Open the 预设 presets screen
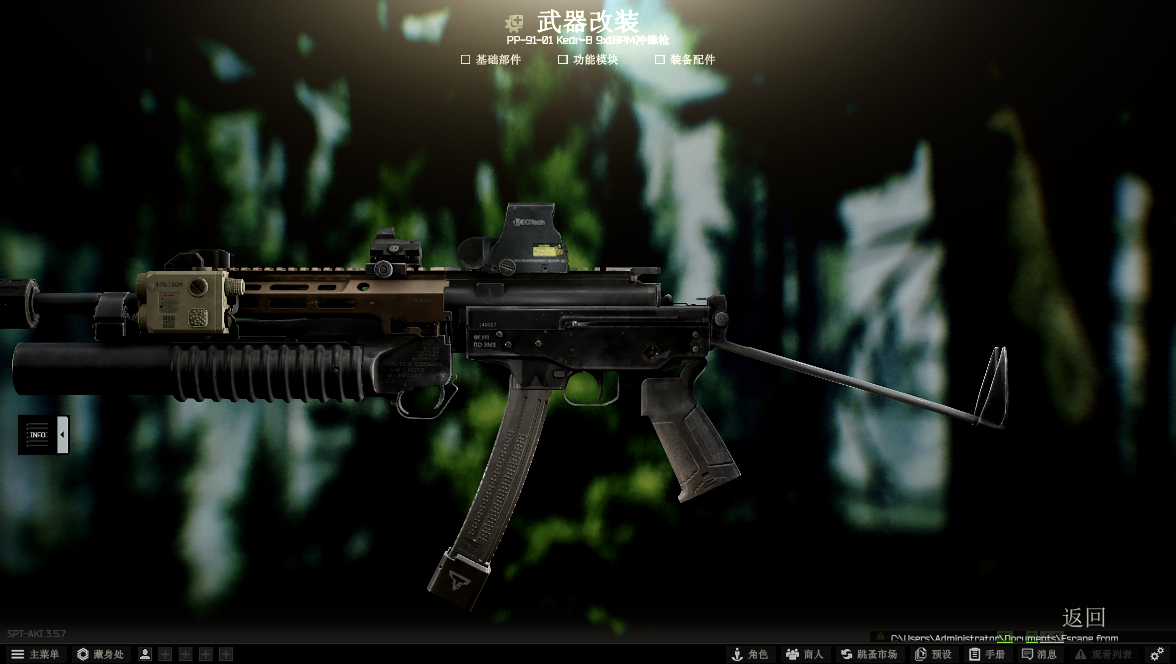 pos(933,654)
